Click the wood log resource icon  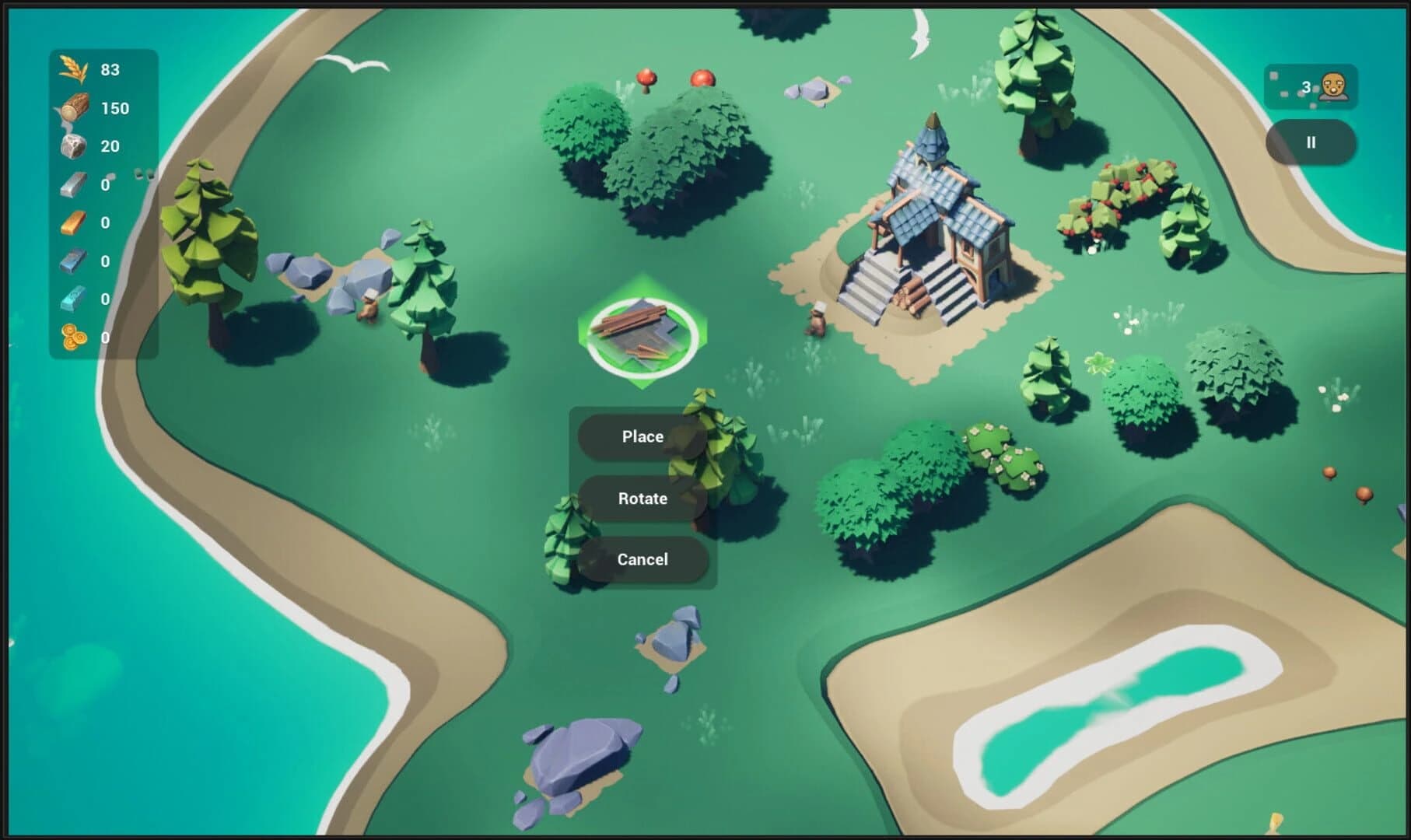(74, 108)
